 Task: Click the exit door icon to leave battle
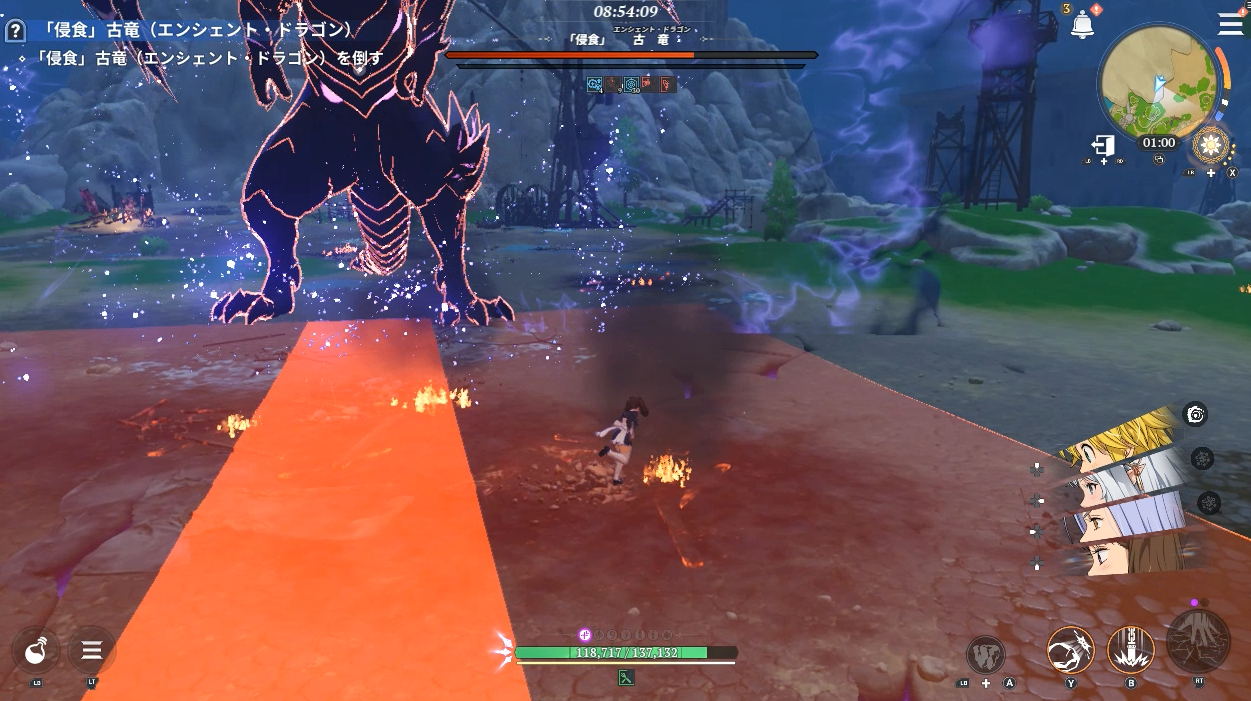click(x=1103, y=145)
